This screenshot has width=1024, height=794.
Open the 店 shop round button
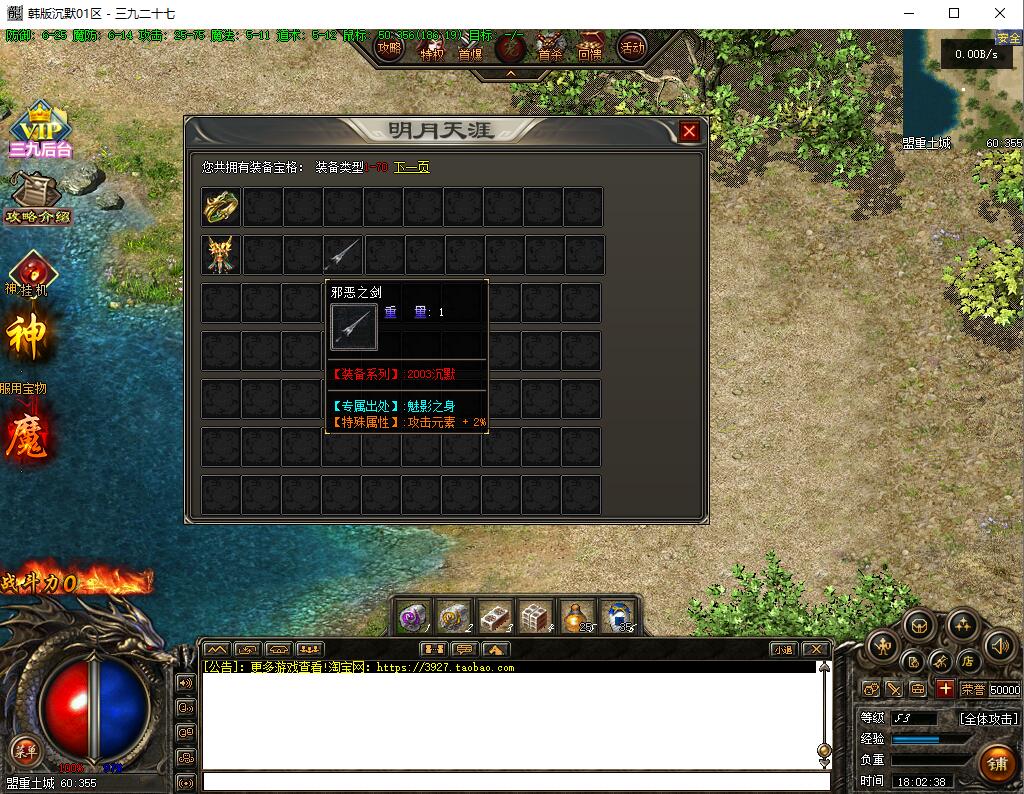point(967,661)
